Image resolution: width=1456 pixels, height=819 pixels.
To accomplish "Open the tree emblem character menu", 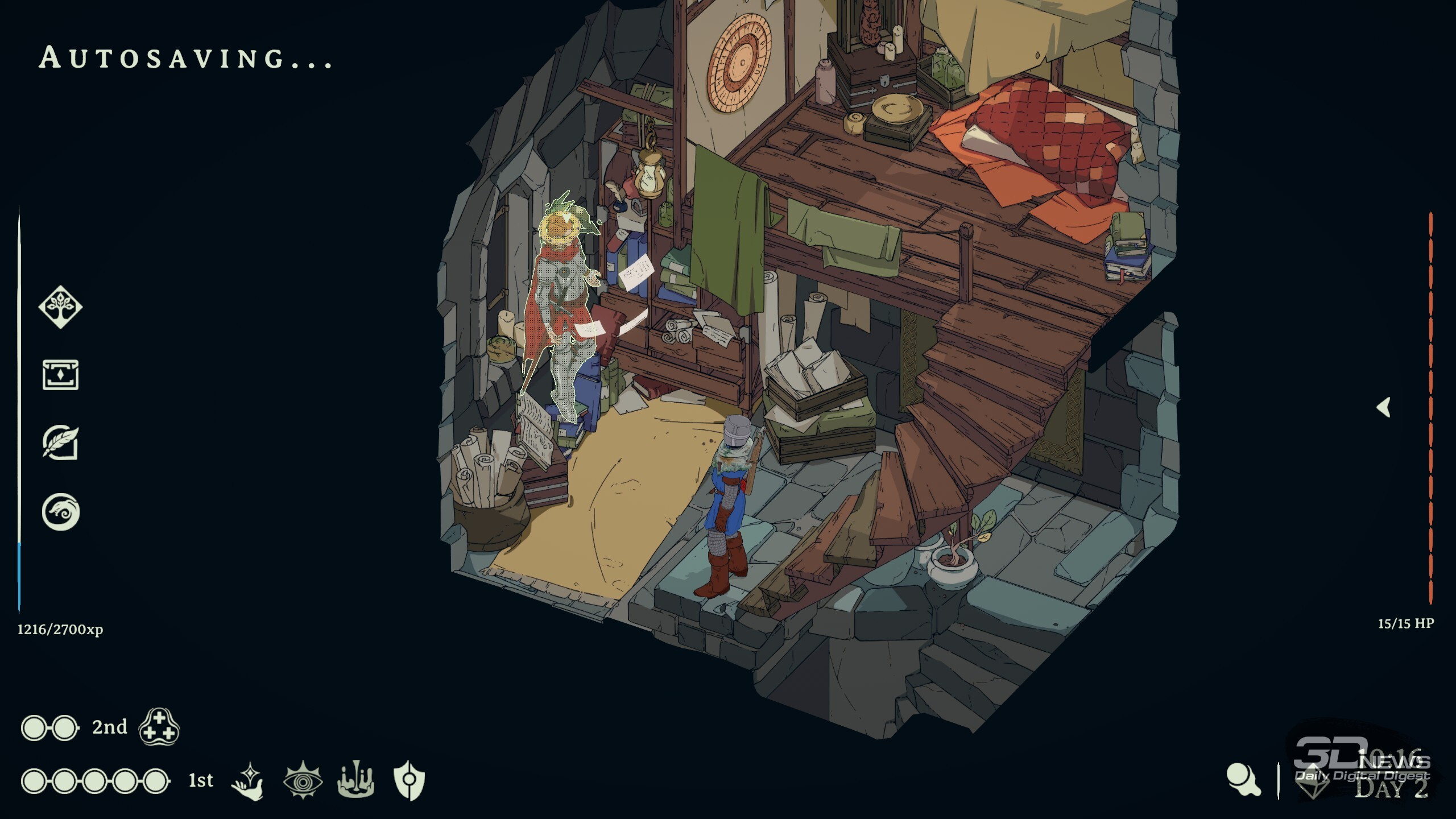I will coord(60,307).
